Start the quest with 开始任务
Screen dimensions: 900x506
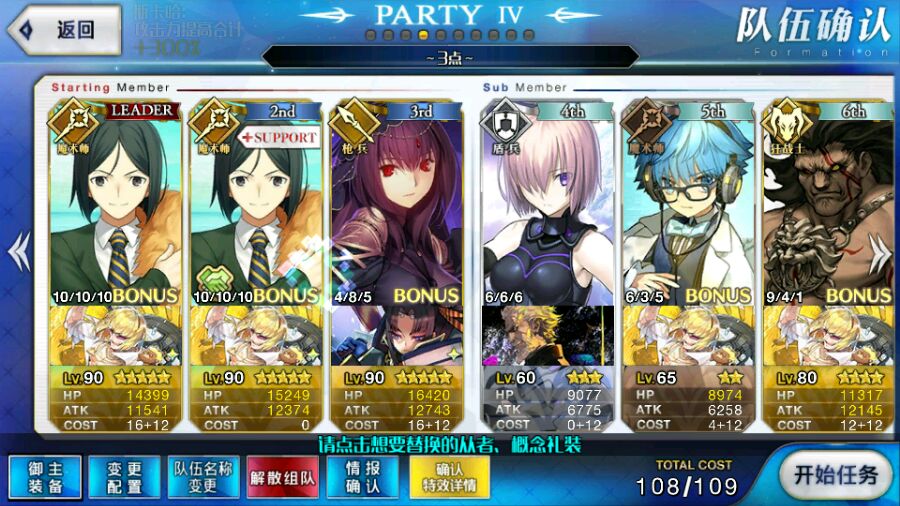click(829, 473)
